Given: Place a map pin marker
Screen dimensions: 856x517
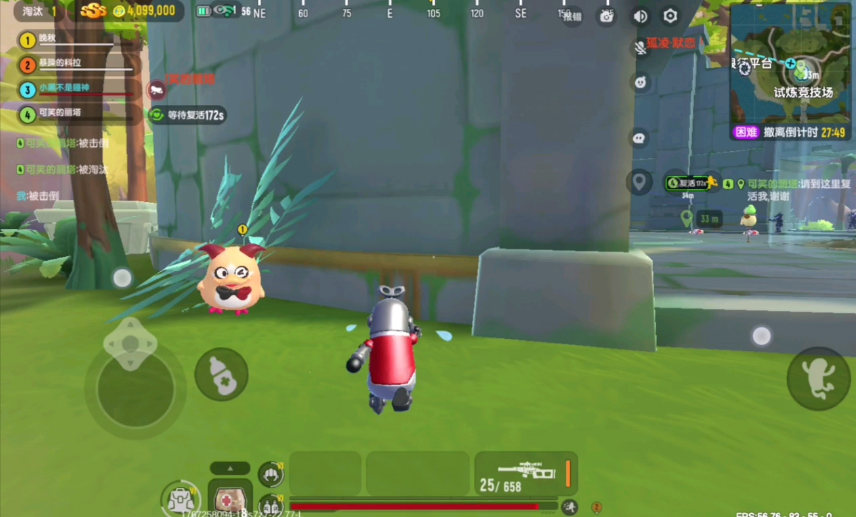Looking at the screenshot, I should click(x=639, y=182).
